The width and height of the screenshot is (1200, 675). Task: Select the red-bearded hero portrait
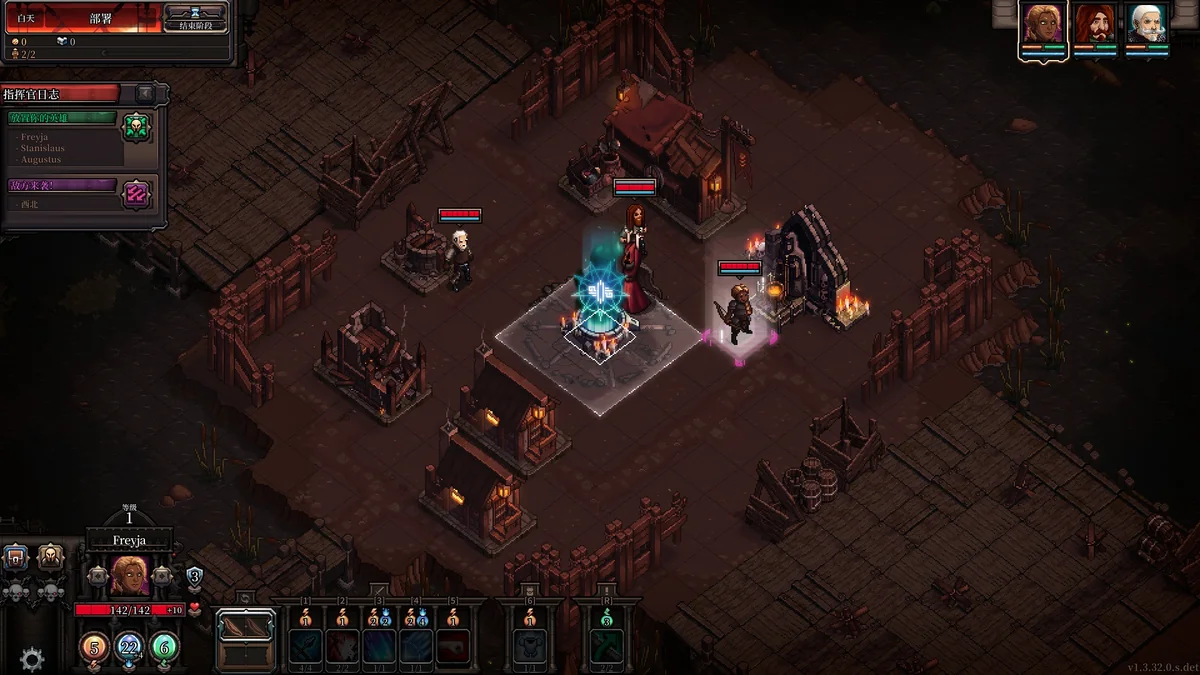tap(1095, 24)
